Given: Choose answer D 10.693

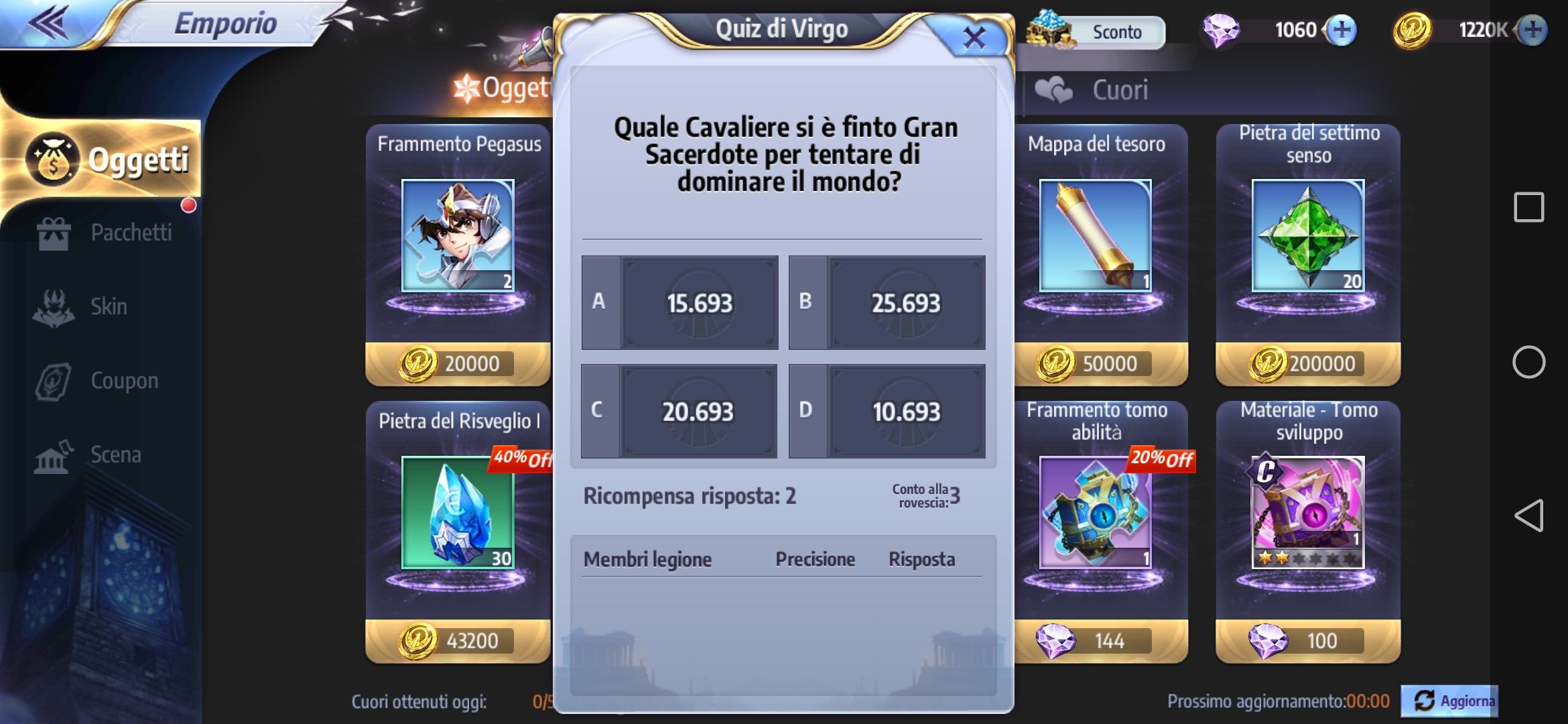Looking at the screenshot, I should pyautogui.click(x=887, y=411).
